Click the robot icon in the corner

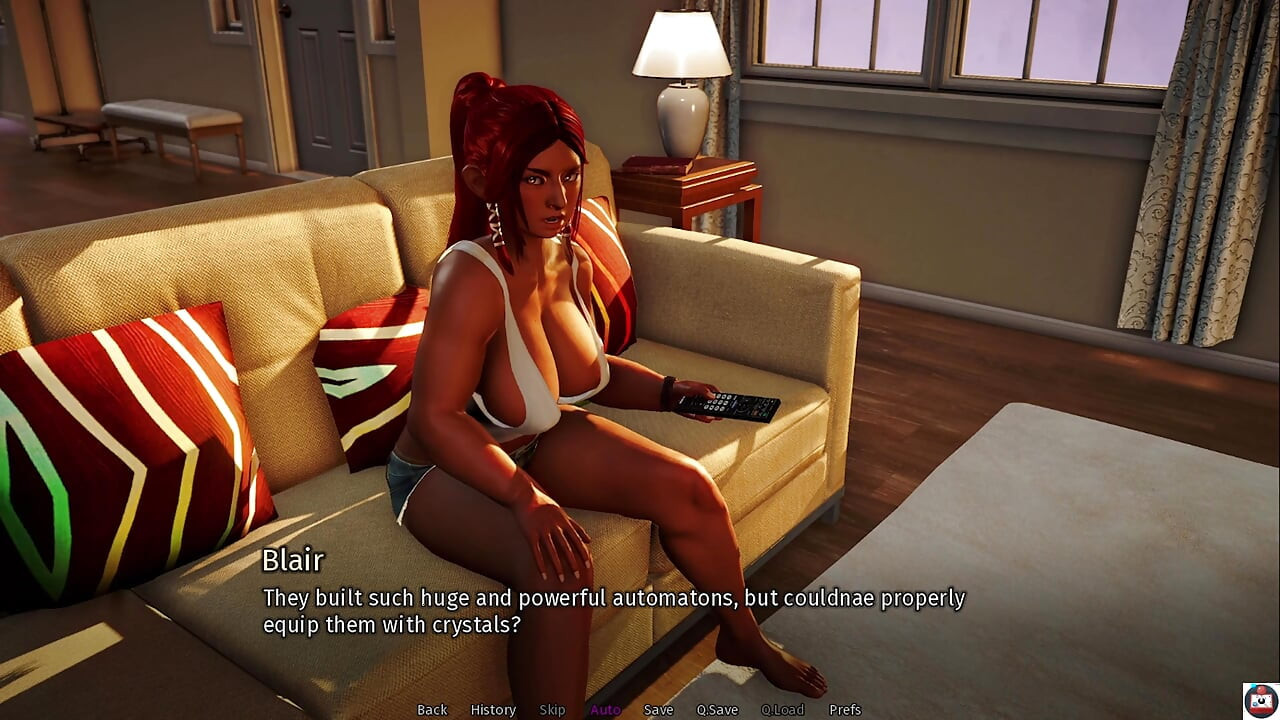point(1260,700)
